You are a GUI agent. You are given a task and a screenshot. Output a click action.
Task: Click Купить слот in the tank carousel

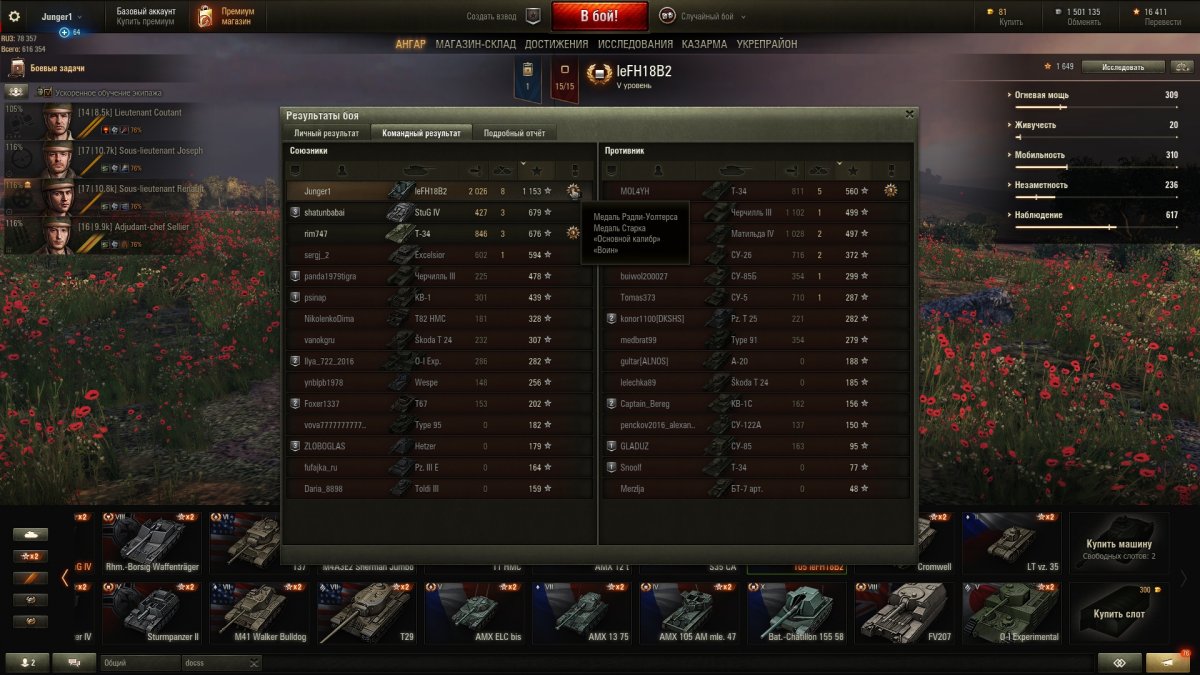coord(1119,612)
